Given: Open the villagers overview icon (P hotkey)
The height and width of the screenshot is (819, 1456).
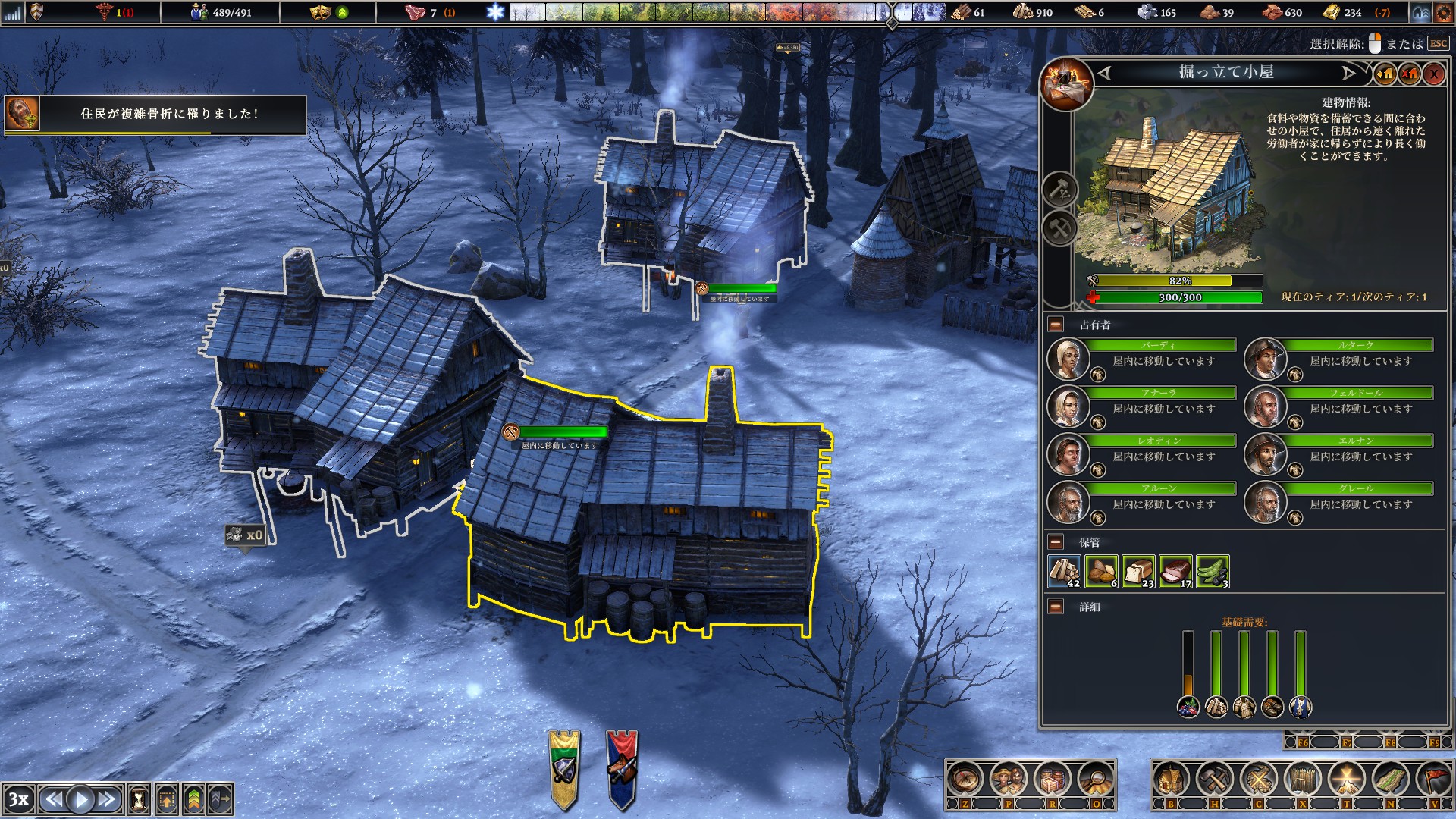Looking at the screenshot, I should point(1007,777).
